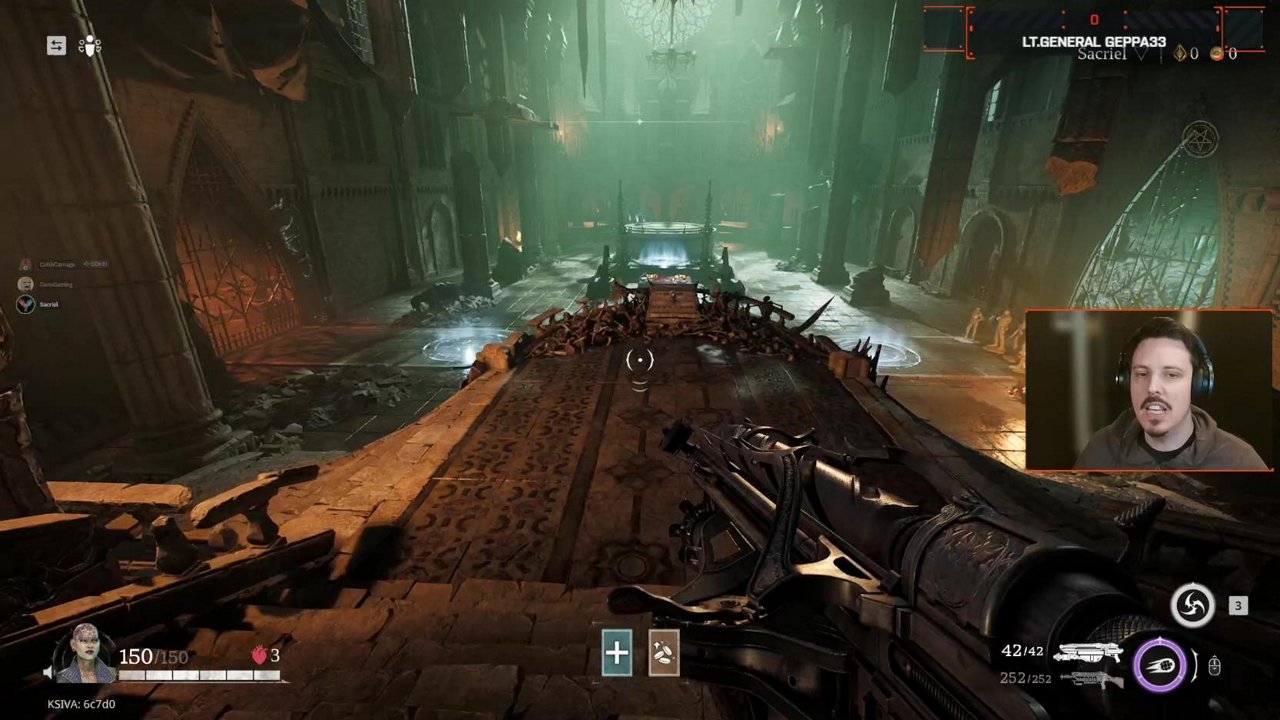Open the squad figure icon
The height and width of the screenshot is (720, 1280).
[x=90, y=46]
